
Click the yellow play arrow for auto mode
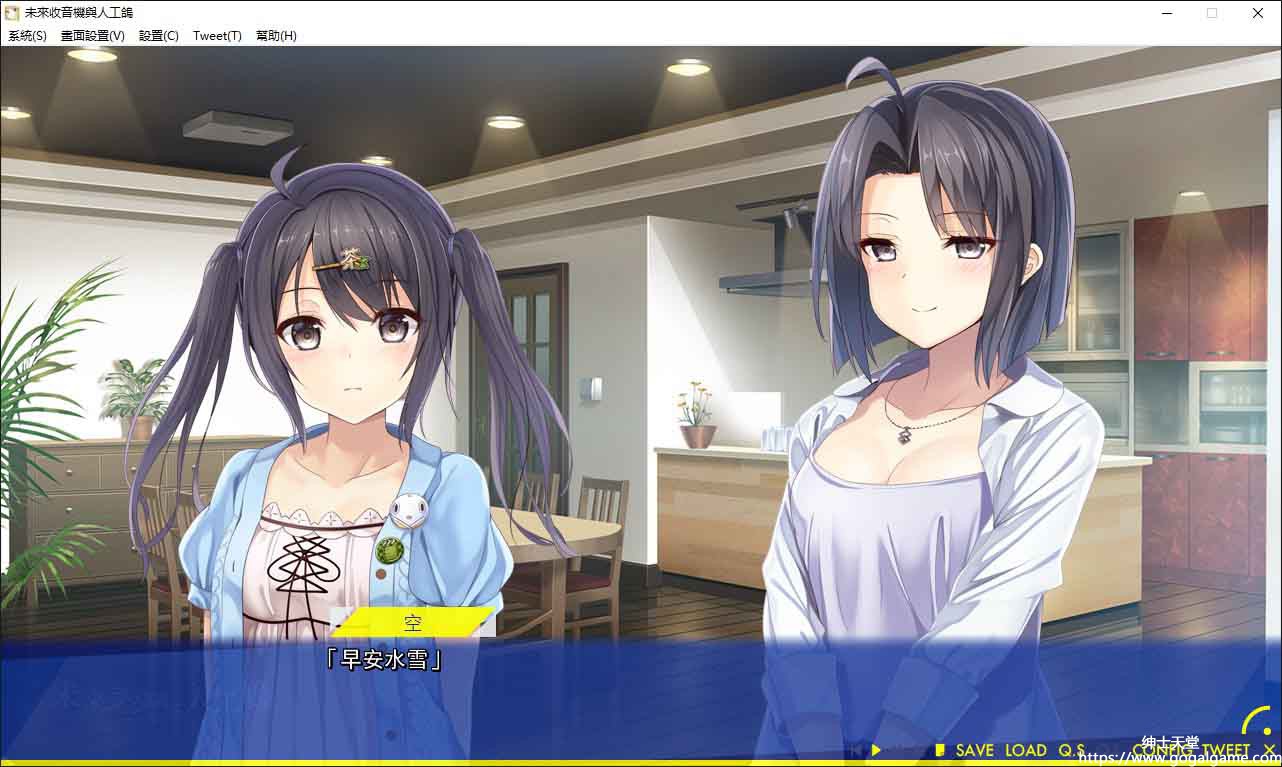point(876,750)
